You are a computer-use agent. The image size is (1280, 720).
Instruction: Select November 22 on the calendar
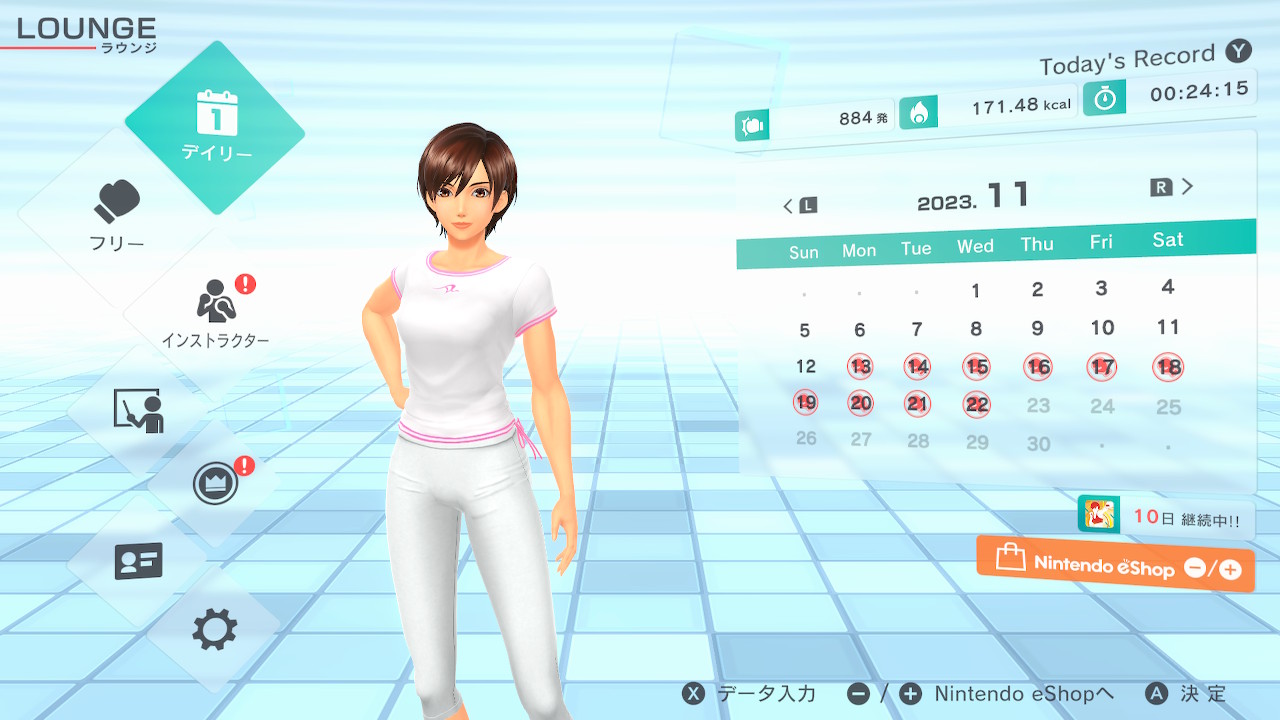tap(977, 404)
